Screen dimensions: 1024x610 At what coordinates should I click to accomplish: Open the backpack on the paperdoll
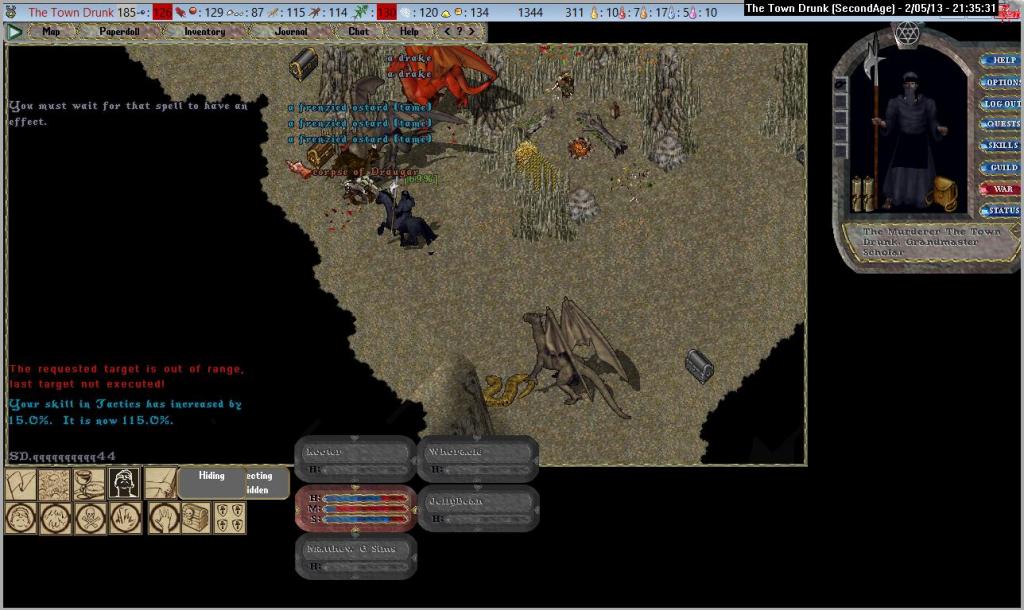point(945,193)
